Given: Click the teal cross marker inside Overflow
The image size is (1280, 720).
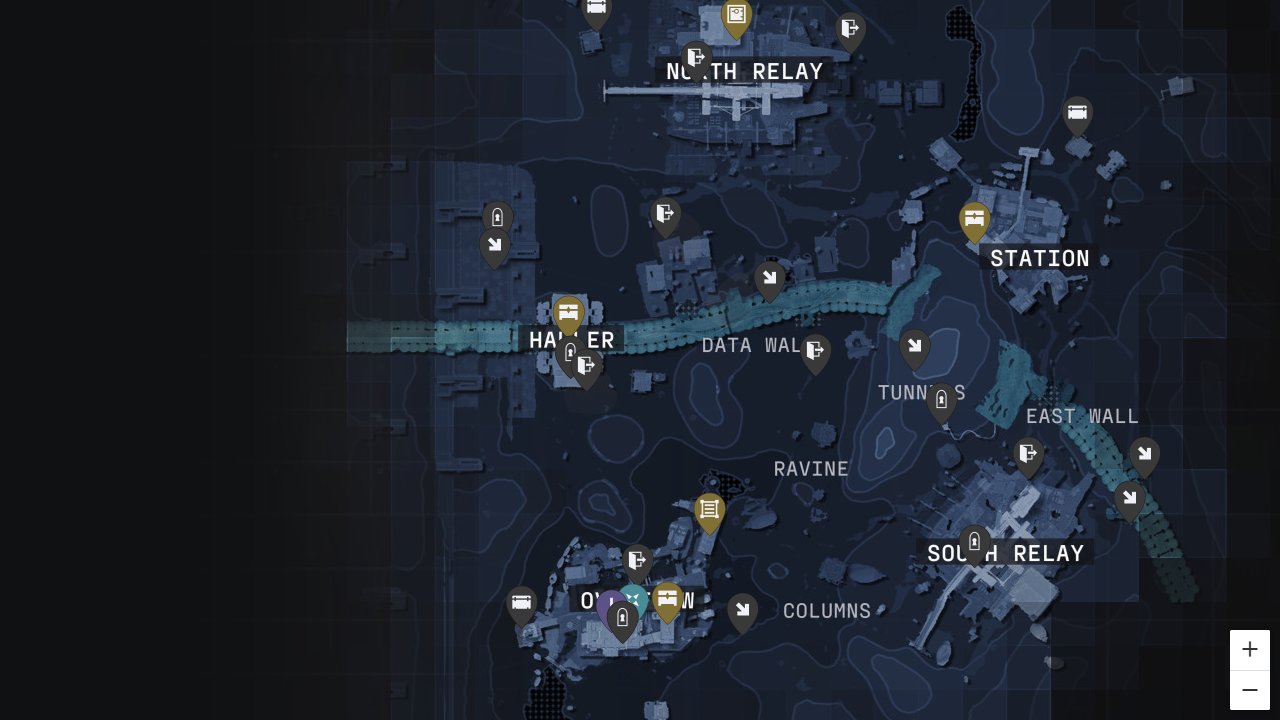Looking at the screenshot, I should (635, 597).
